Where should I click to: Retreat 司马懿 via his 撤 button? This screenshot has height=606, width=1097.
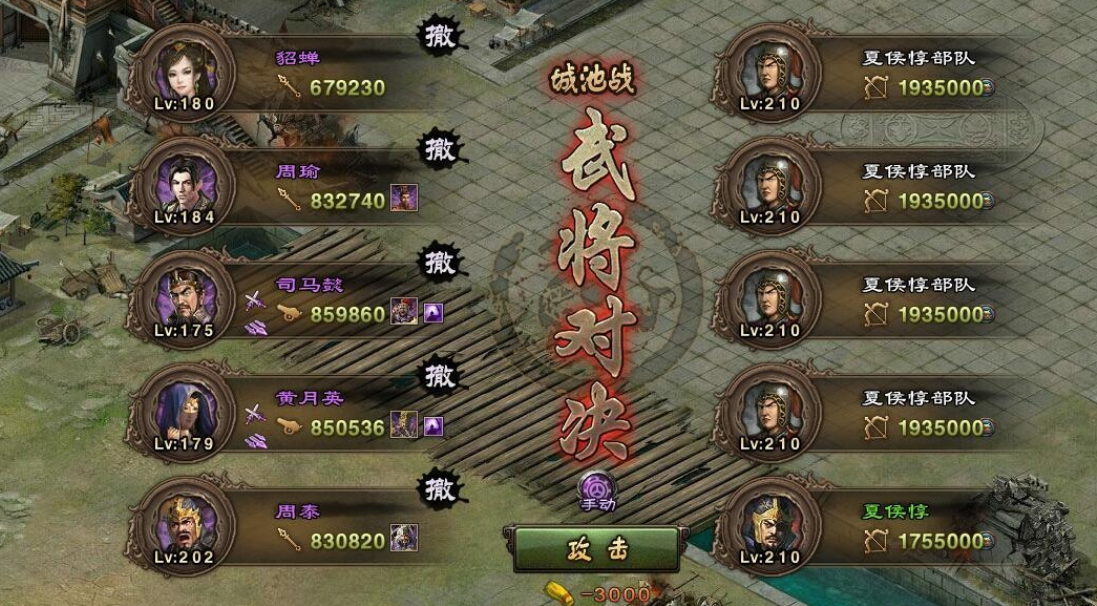tap(439, 263)
